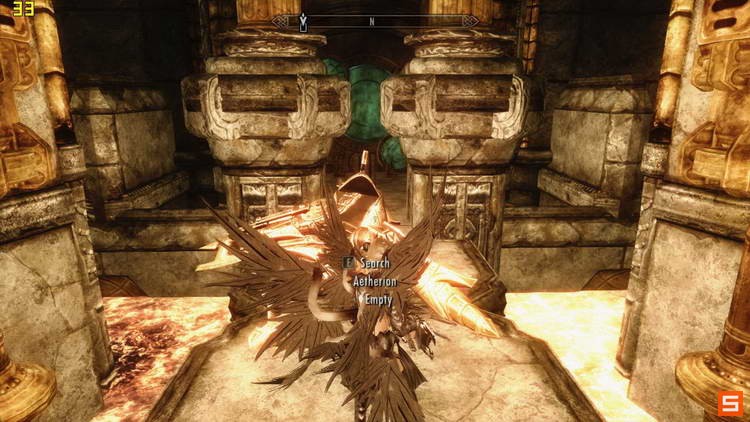Click the compass bar on the HUD
The image size is (750, 422).
point(375,20)
